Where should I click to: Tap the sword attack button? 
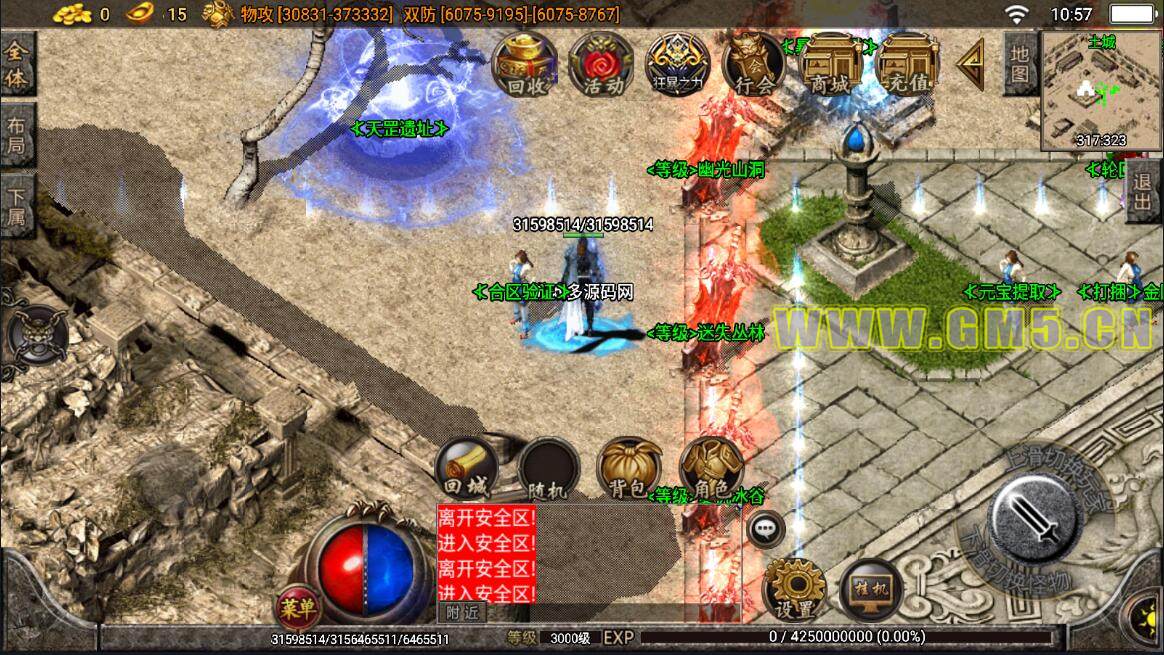1035,517
